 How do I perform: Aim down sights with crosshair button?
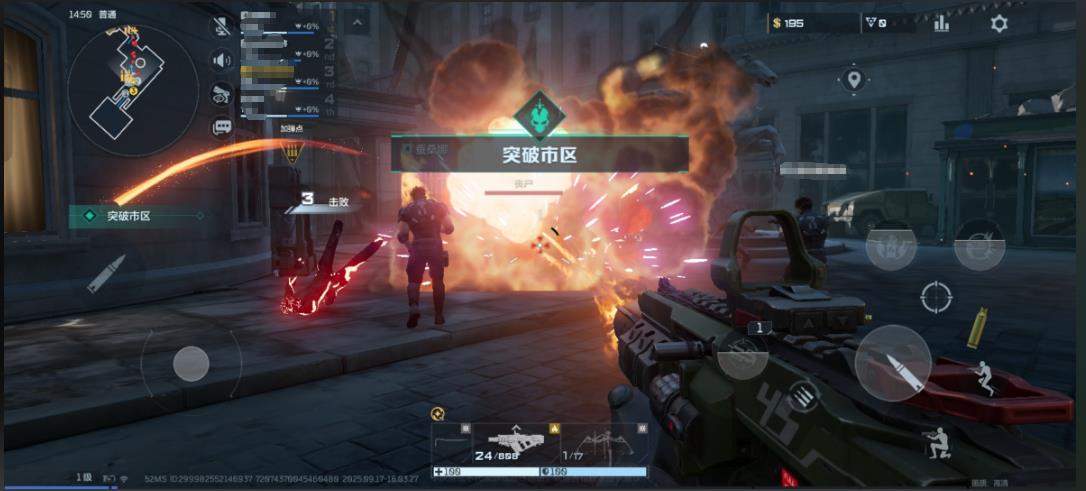tap(937, 296)
